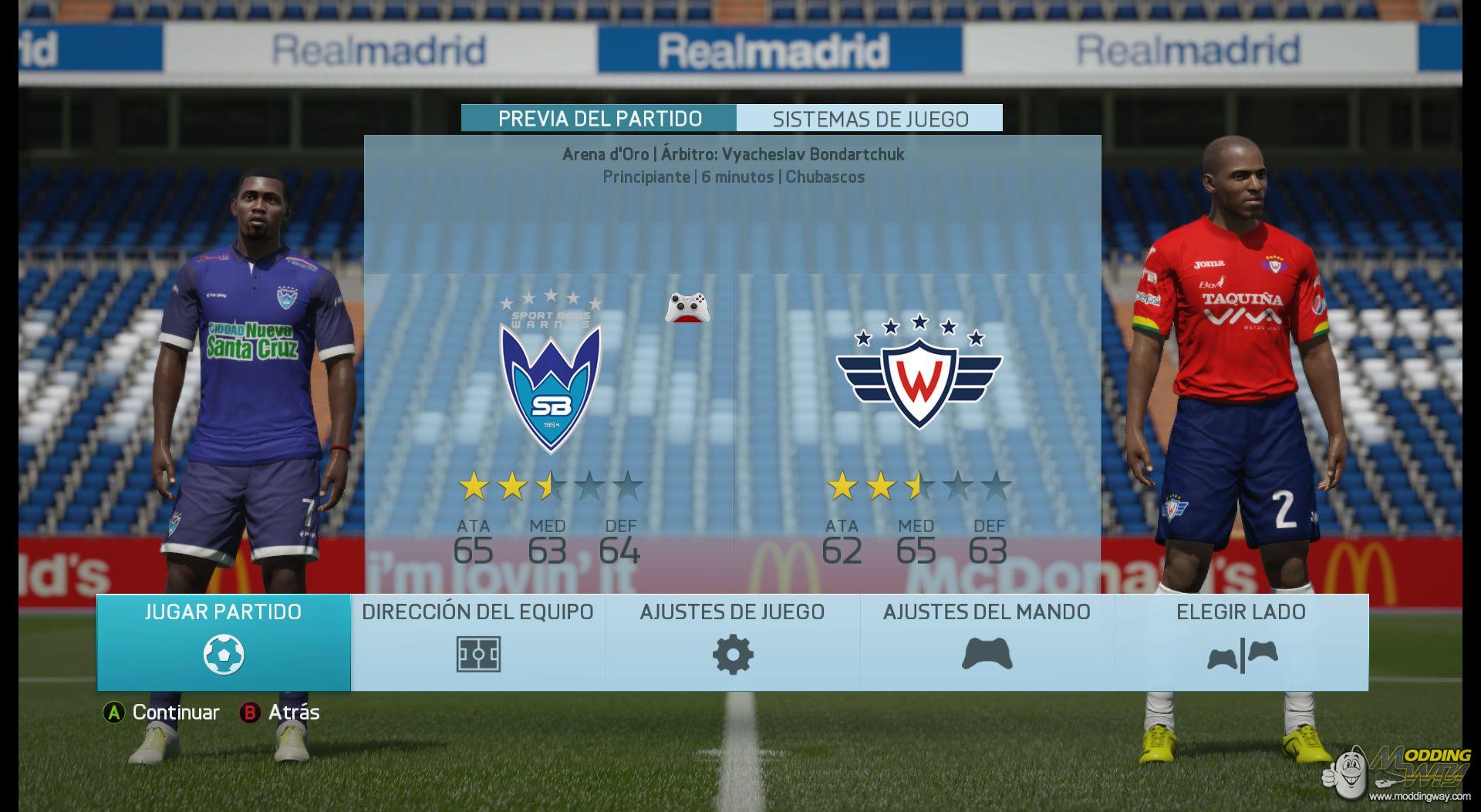Select the Previa del Partido tab

point(599,119)
